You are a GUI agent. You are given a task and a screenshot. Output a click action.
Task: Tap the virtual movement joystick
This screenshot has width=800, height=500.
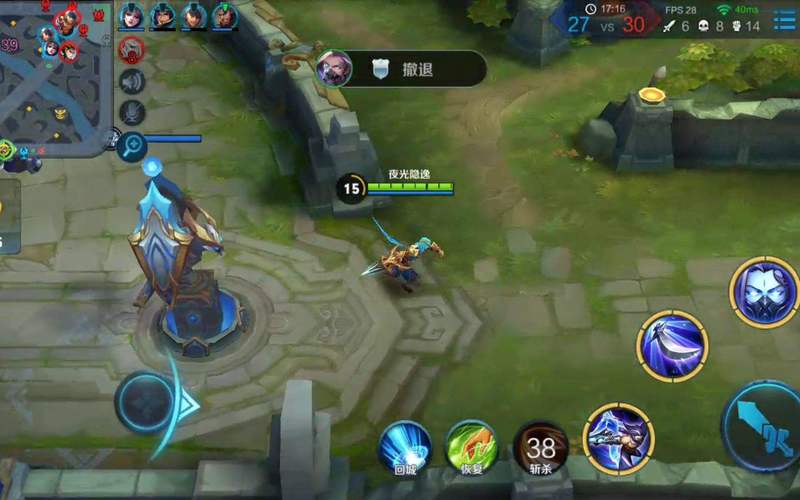145,402
